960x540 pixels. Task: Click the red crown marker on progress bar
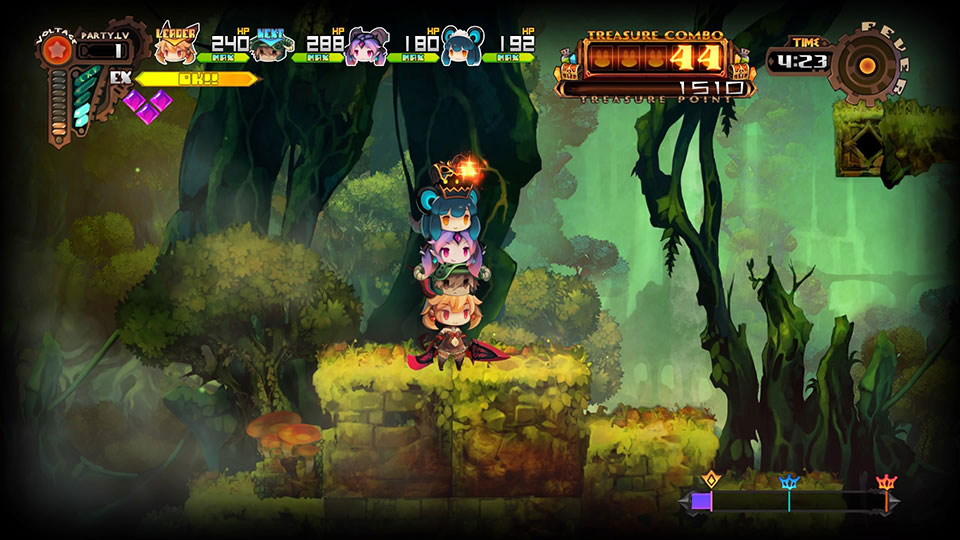[885, 484]
